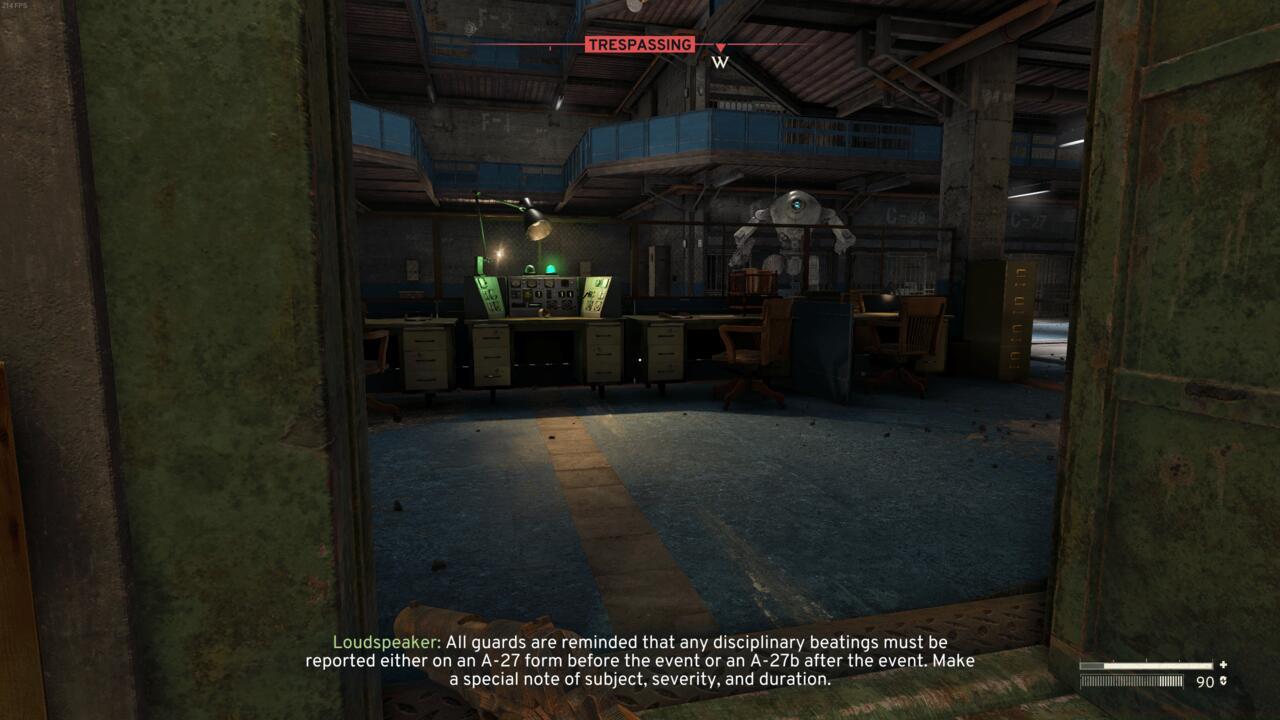This screenshot has height=720, width=1280.
Task: Click the ammo-type swap icon beside 90
Action: [x=1223, y=680]
